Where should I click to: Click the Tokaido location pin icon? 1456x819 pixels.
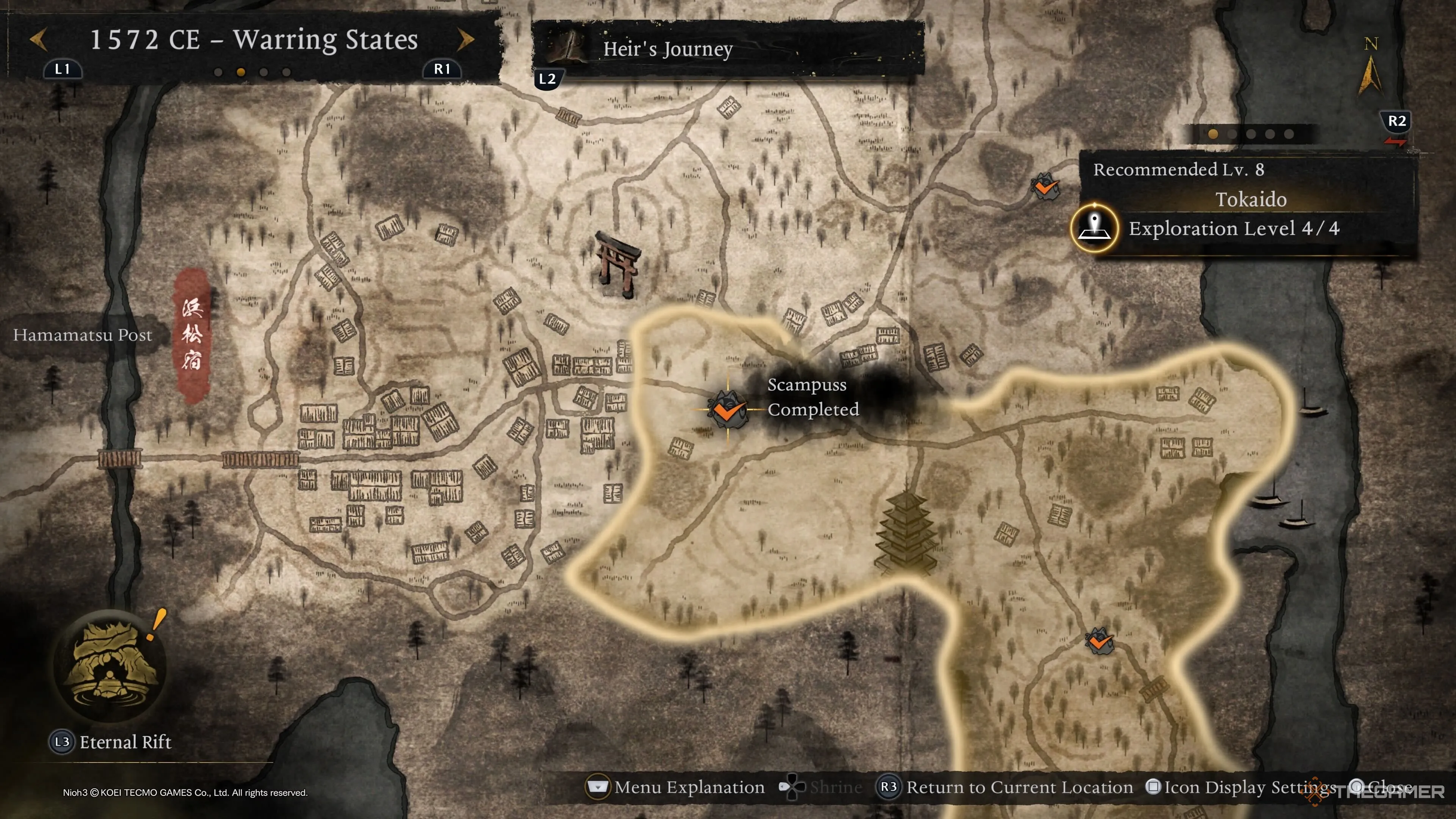coord(1095,228)
